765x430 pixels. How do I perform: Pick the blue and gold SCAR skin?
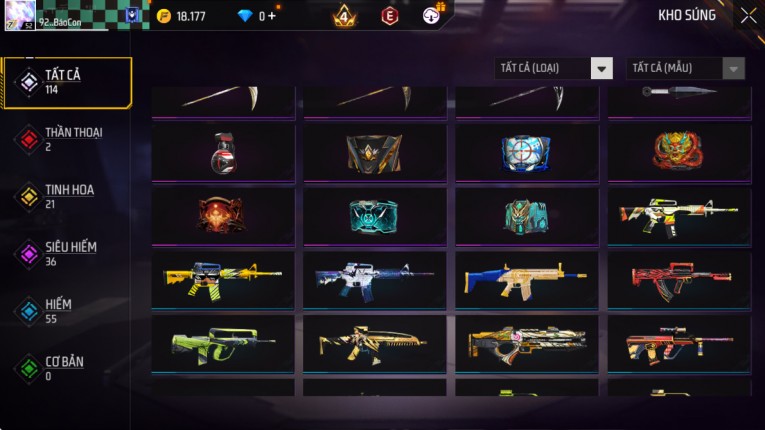click(x=526, y=279)
